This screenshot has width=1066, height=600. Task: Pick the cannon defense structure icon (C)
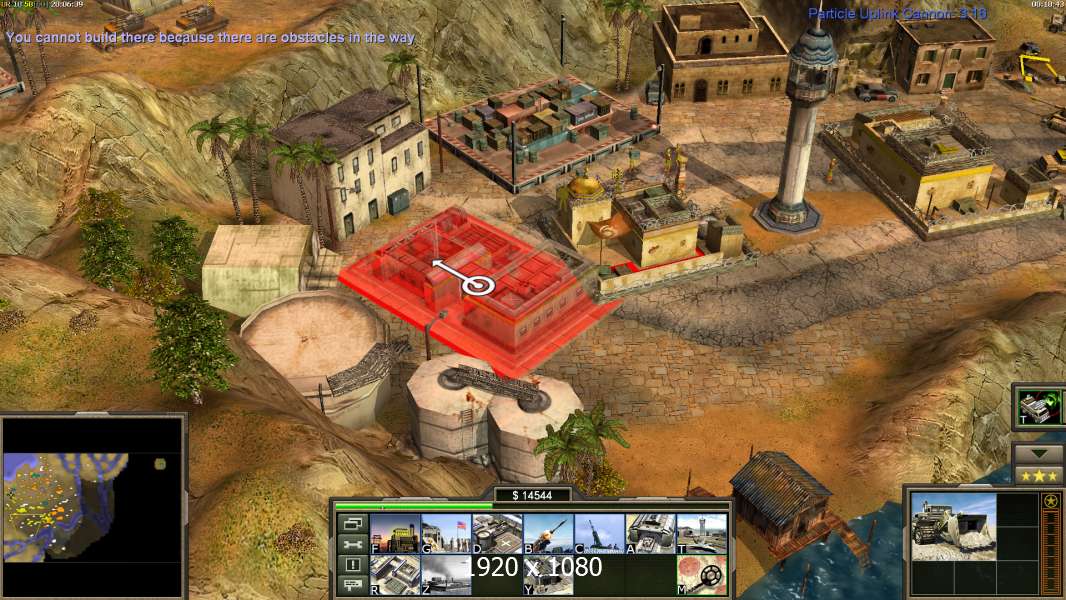click(599, 533)
